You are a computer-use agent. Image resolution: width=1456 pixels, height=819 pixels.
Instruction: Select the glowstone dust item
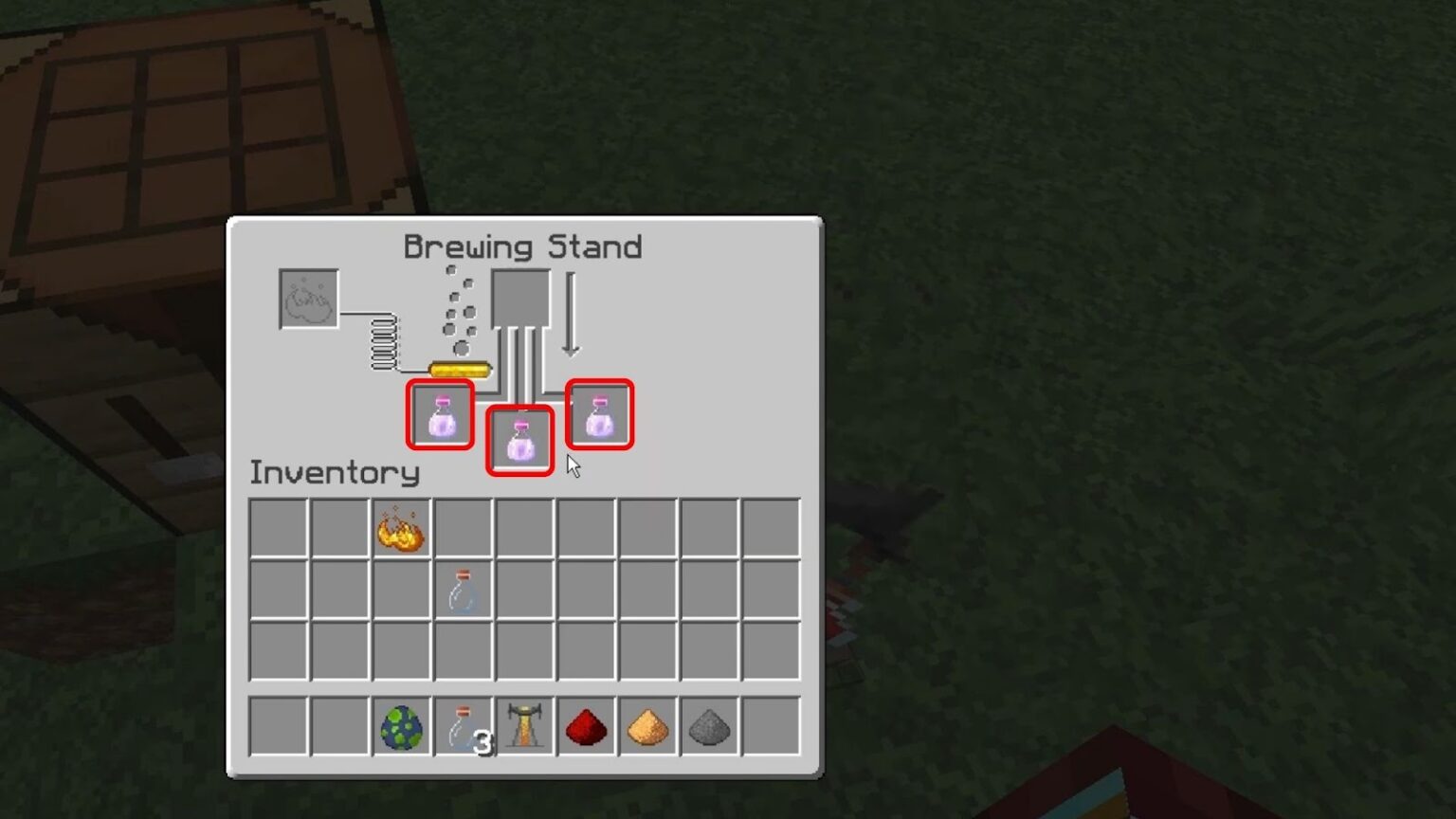(x=646, y=726)
